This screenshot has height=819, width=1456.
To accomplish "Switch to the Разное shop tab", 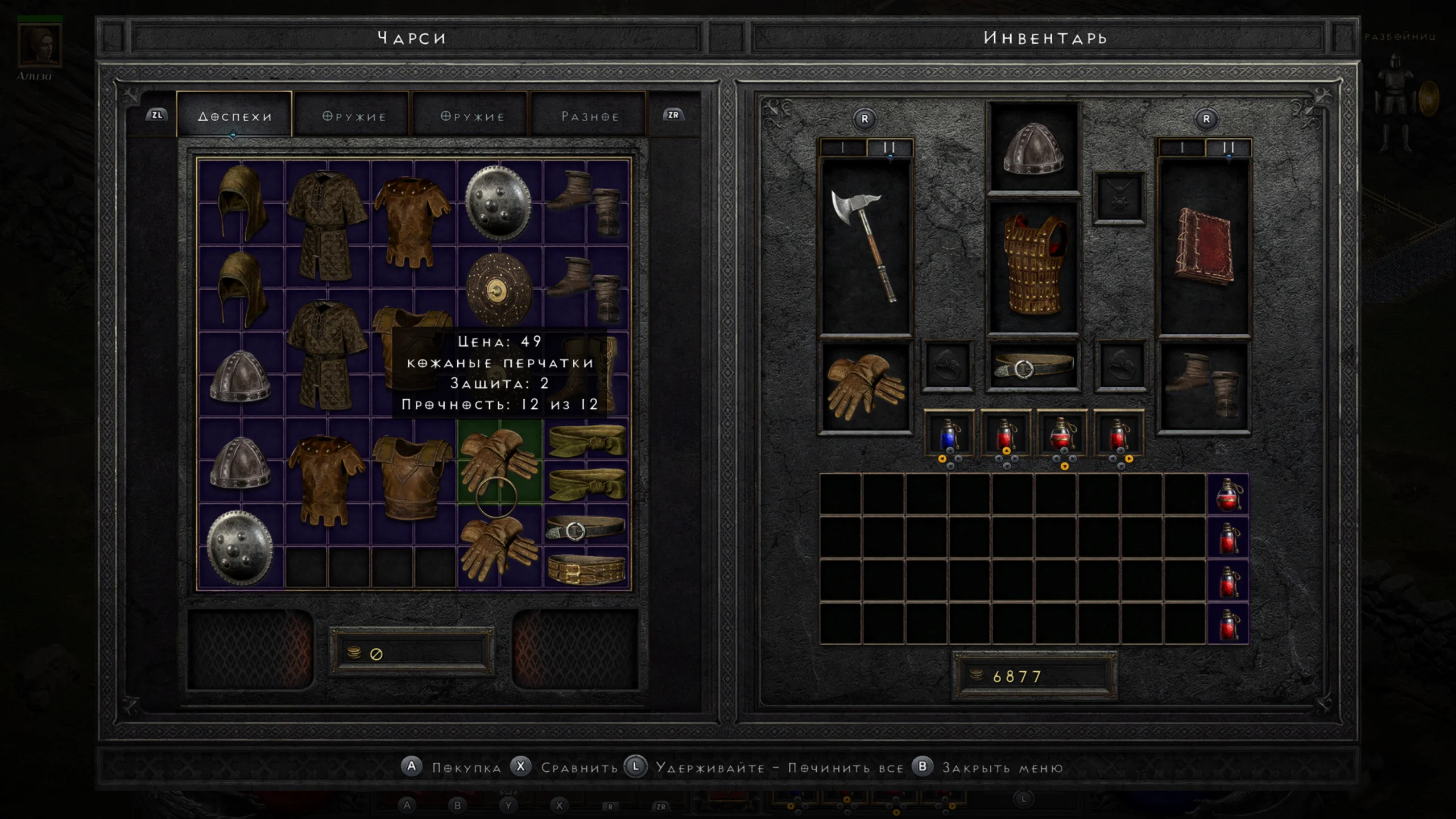I will [590, 116].
